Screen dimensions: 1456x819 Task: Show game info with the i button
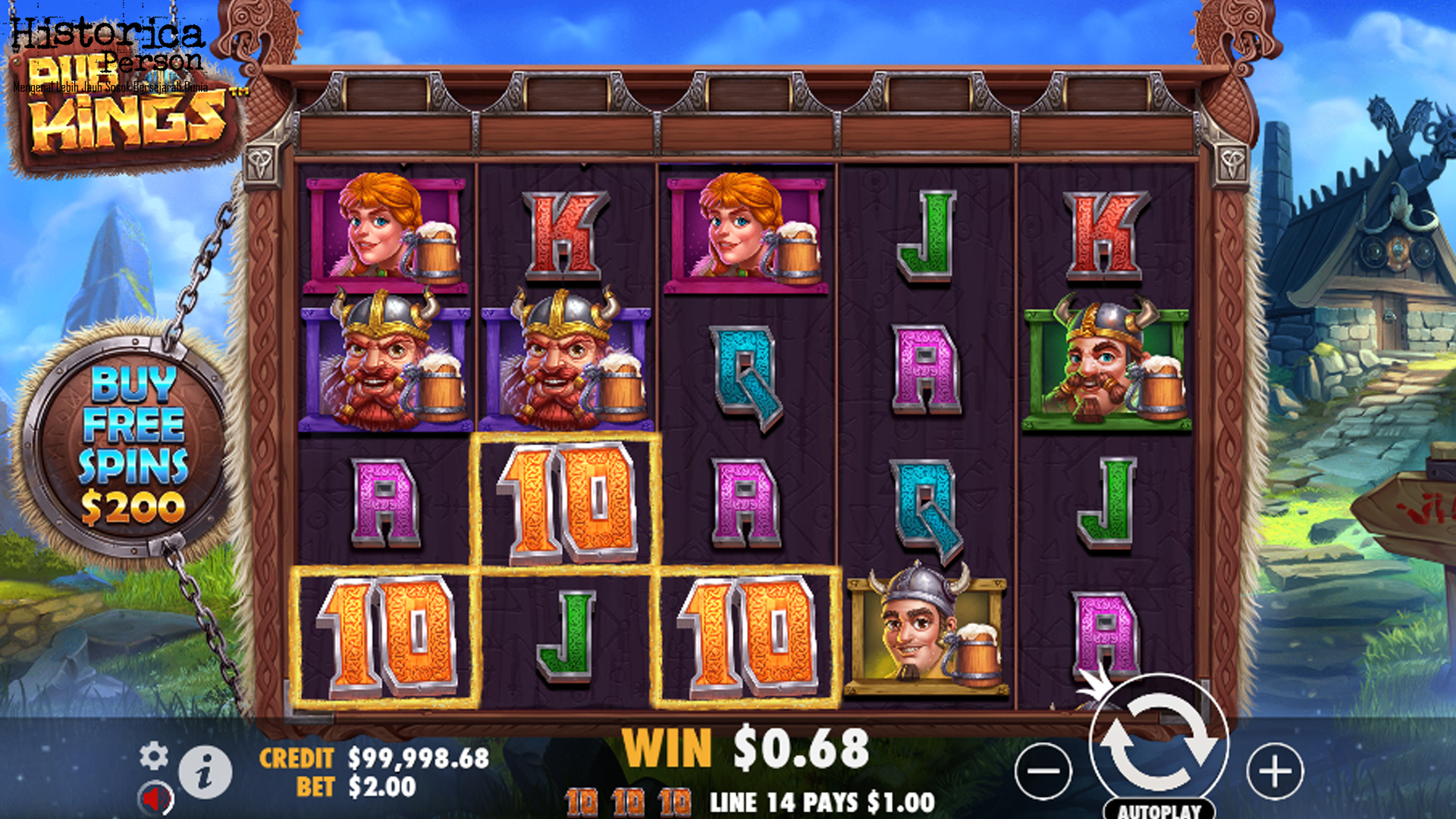[x=205, y=773]
